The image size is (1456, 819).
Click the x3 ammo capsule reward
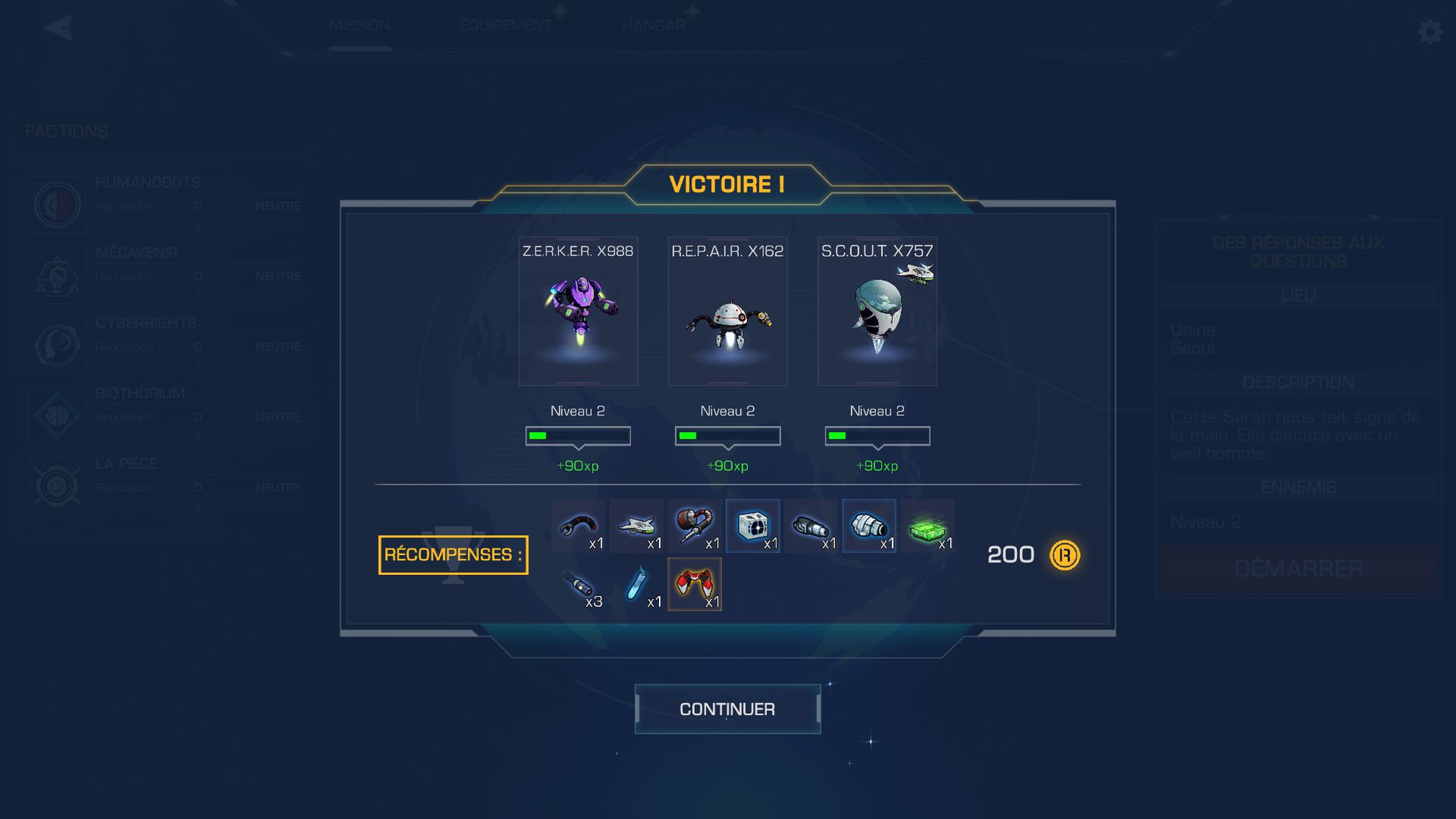579,582
